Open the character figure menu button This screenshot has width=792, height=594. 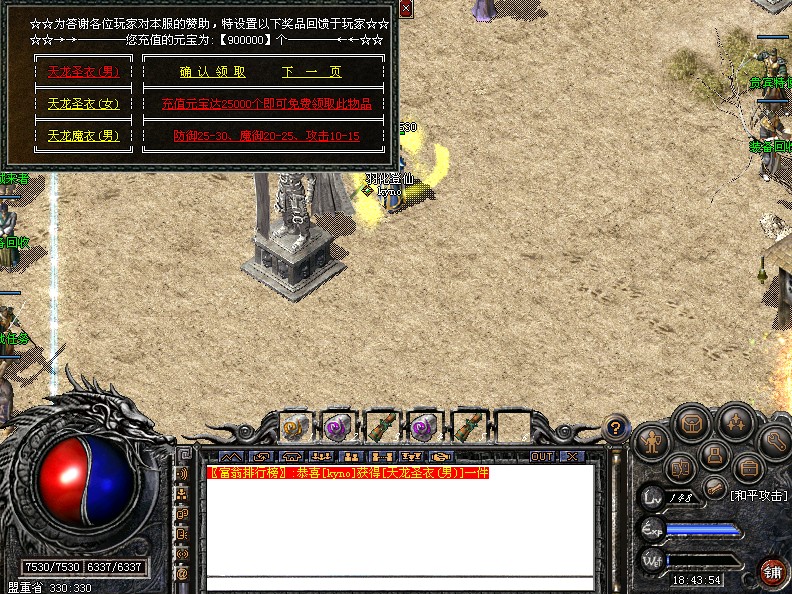(x=652, y=441)
